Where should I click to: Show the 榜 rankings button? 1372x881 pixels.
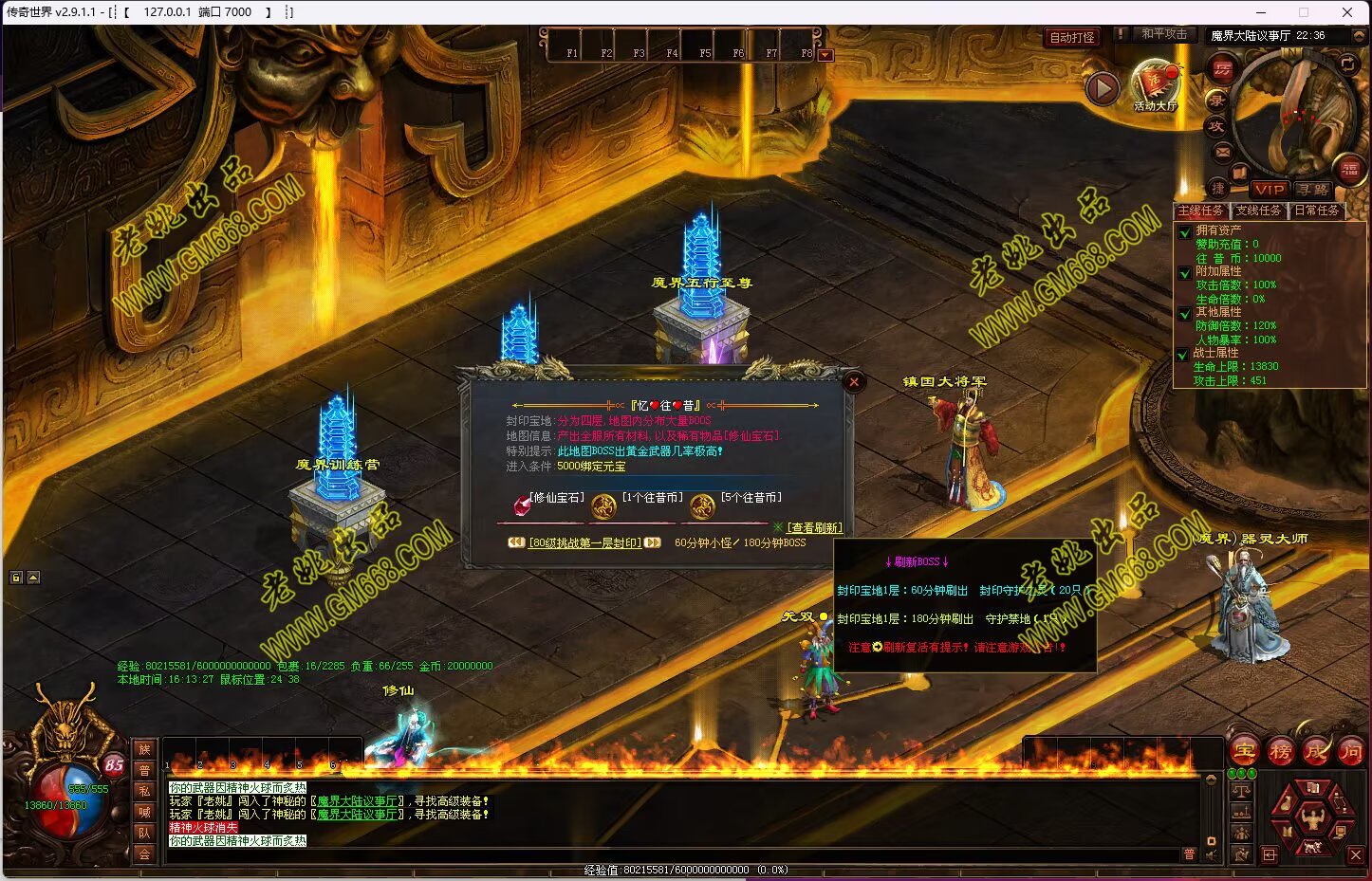[x=1280, y=751]
